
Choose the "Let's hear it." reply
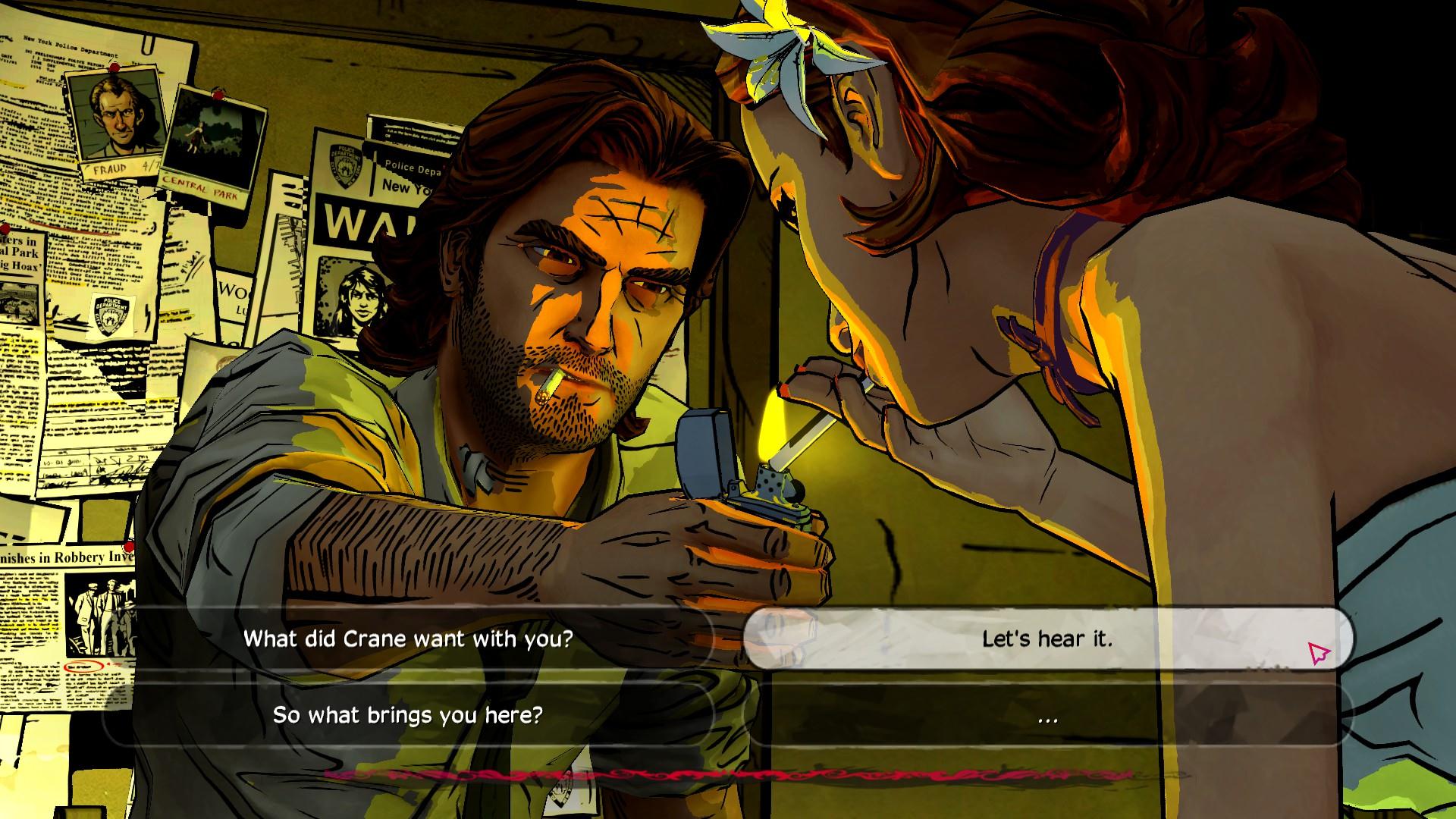1046,639
